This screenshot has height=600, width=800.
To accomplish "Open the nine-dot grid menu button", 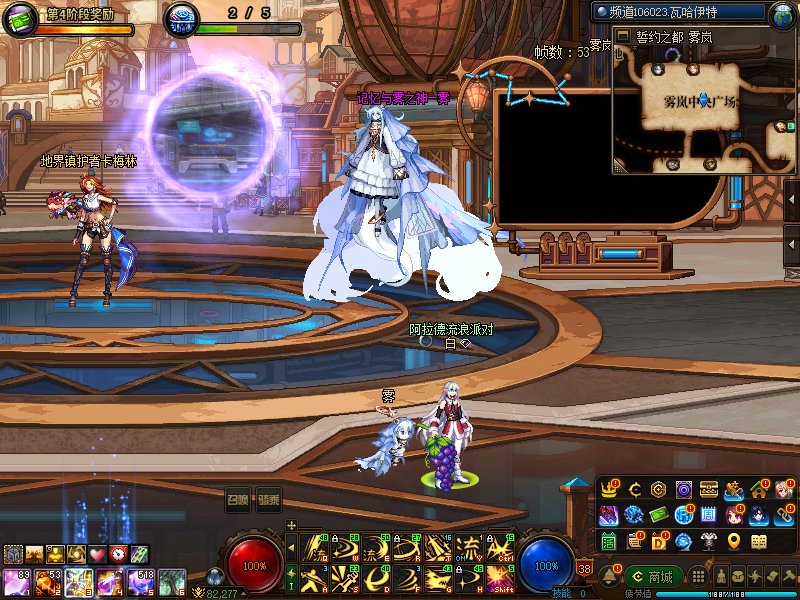I will 699,577.
